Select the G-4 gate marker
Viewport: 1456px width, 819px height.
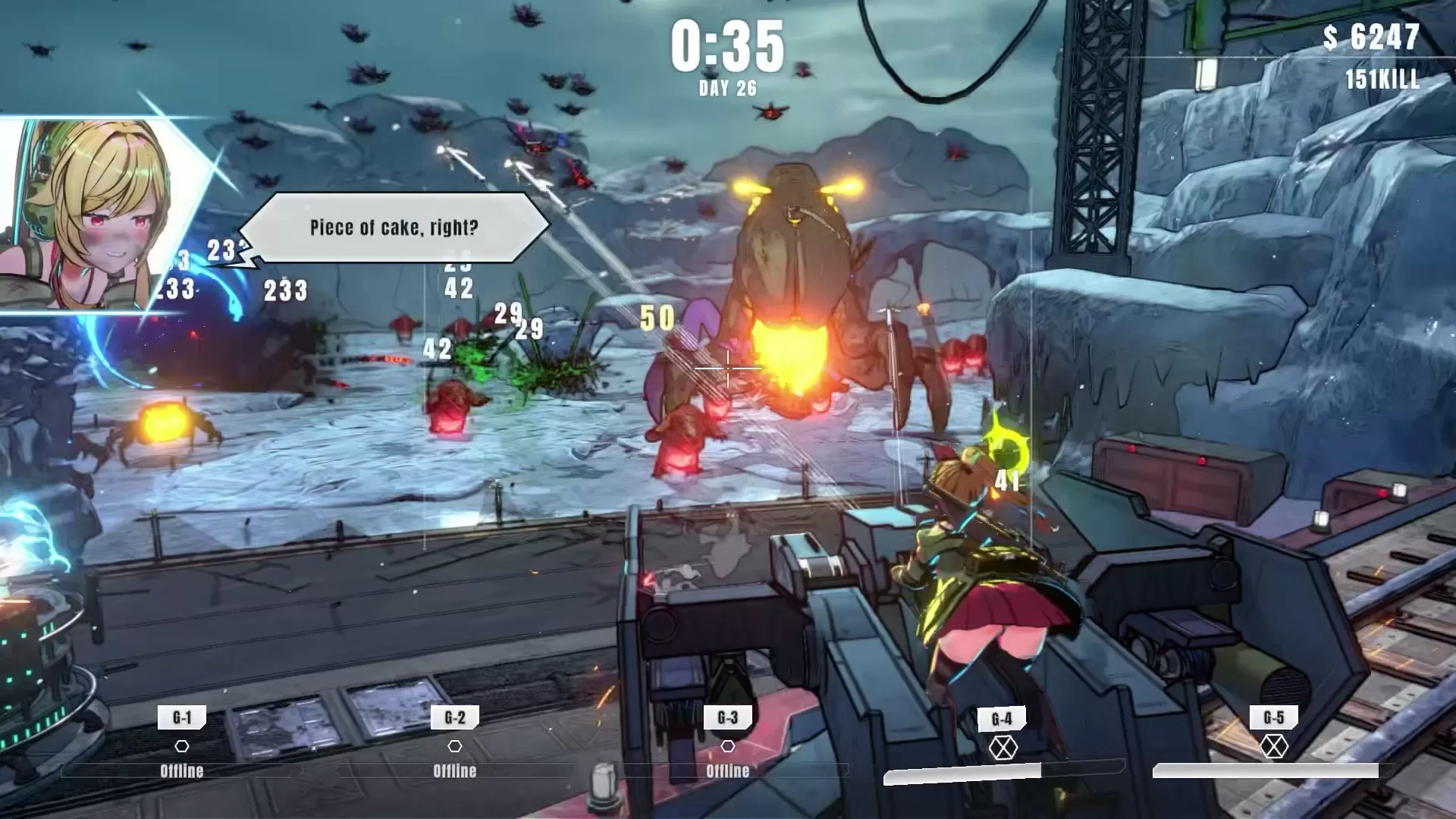(1002, 719)
